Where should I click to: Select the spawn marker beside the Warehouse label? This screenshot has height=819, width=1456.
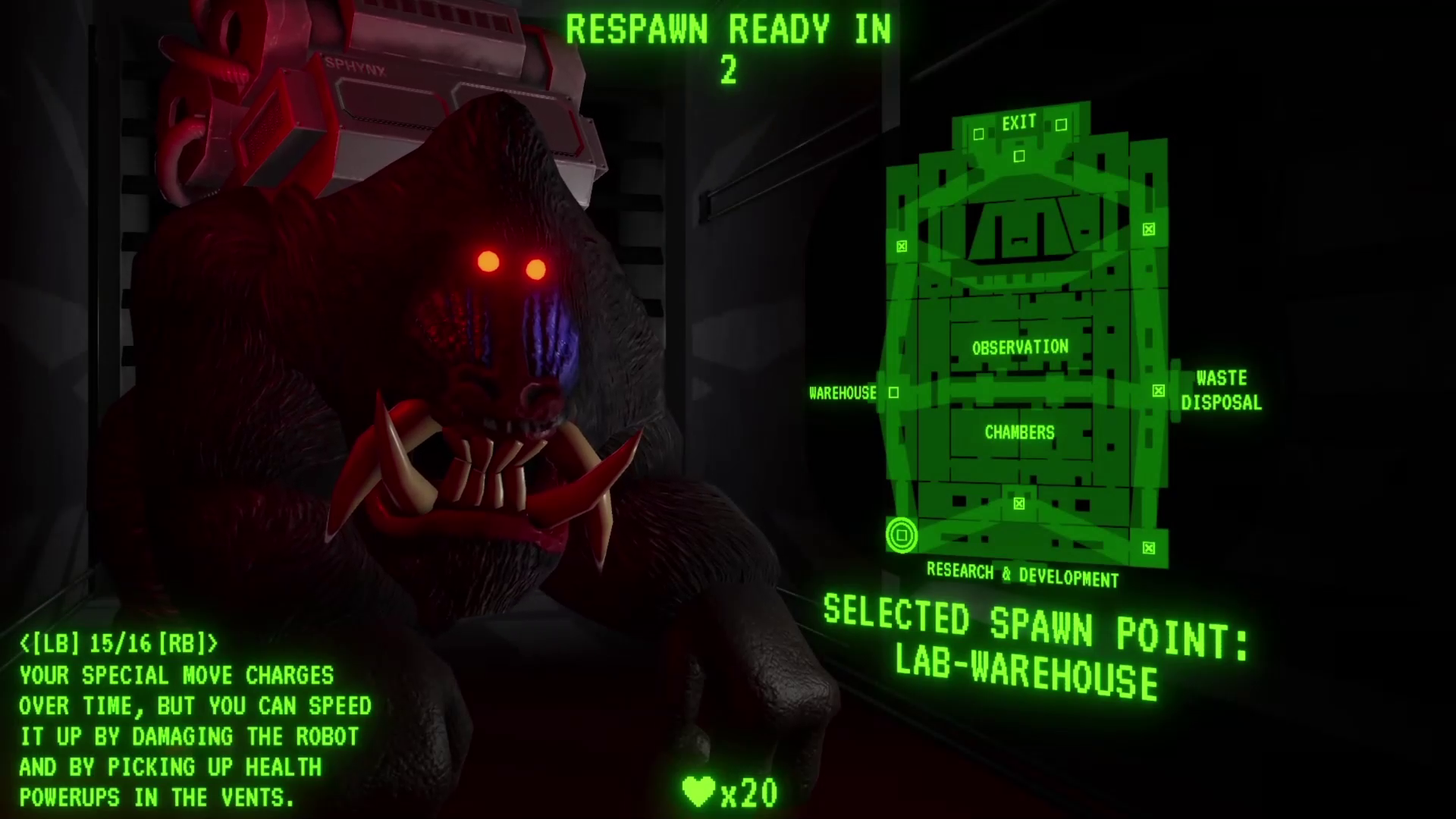893,393
